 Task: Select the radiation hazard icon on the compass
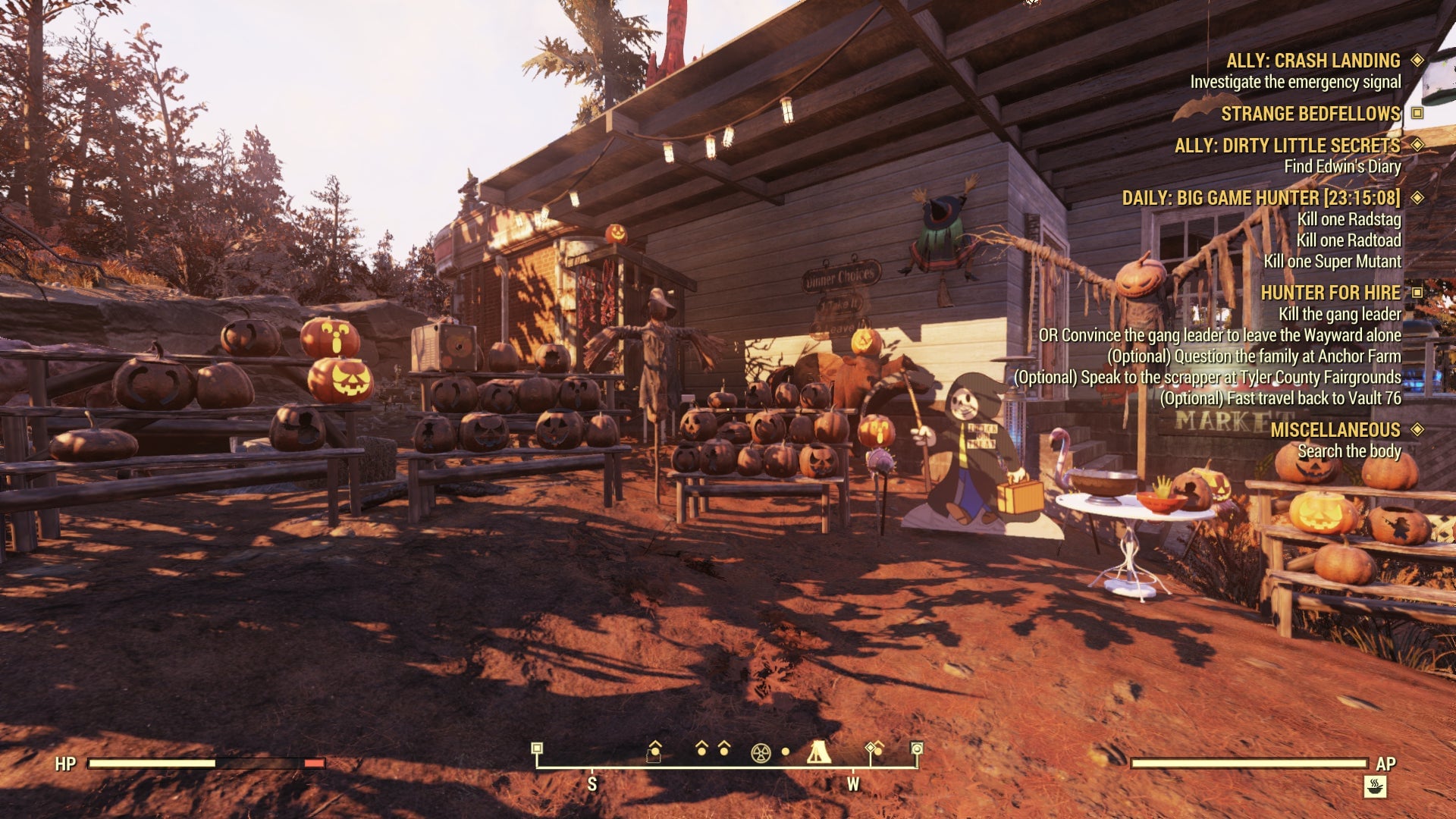pos(760,752)
